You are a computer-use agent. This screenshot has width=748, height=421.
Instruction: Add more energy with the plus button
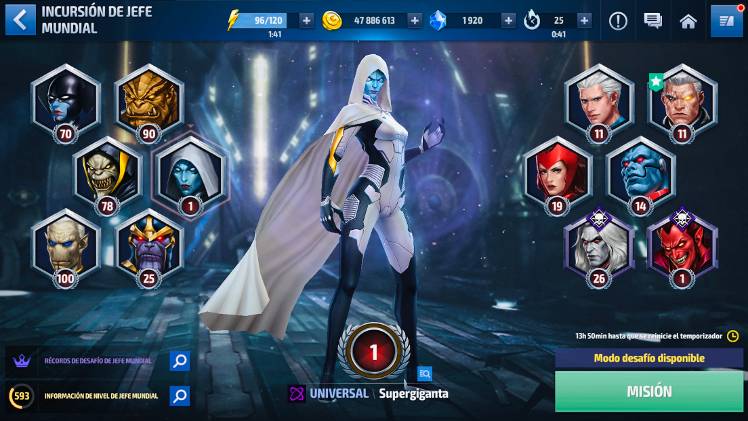(x=306, y=20)
